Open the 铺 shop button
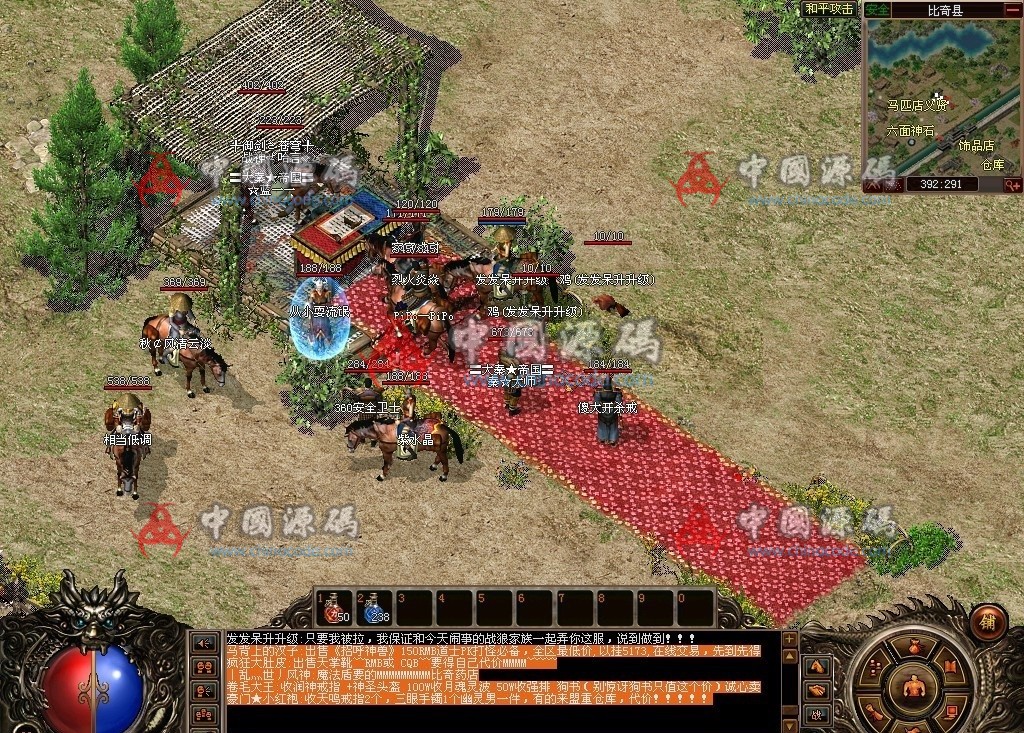Viewport: 1024px width, 733px height. tap(989, 620)
